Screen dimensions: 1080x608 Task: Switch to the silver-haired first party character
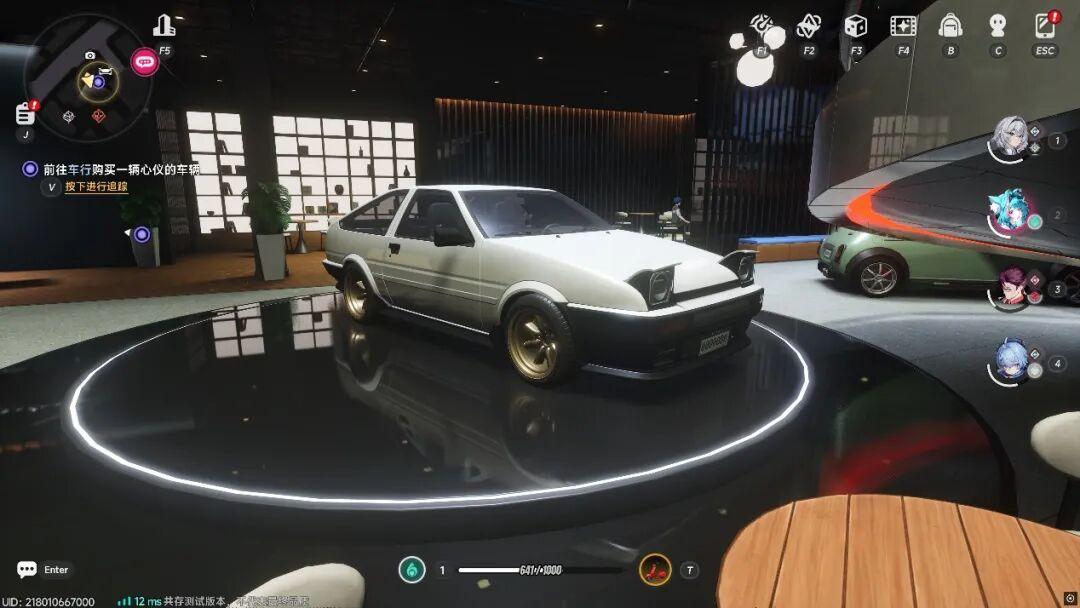(x=1009, y=139)
